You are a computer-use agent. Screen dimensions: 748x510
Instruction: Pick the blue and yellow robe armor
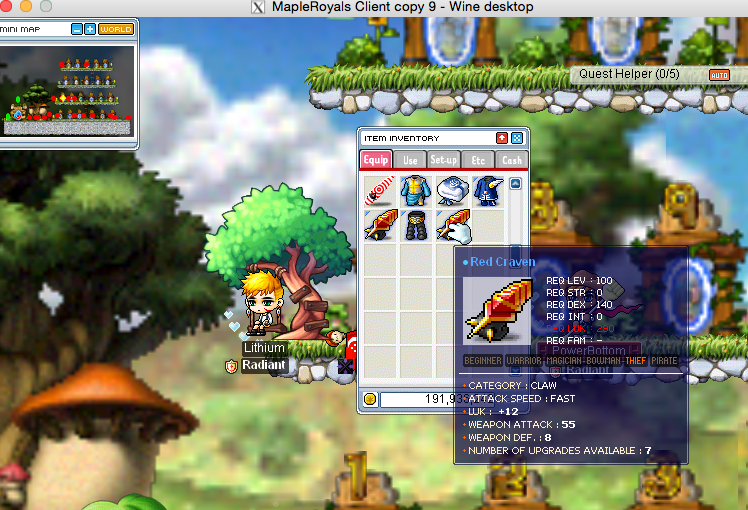(416, 190)
